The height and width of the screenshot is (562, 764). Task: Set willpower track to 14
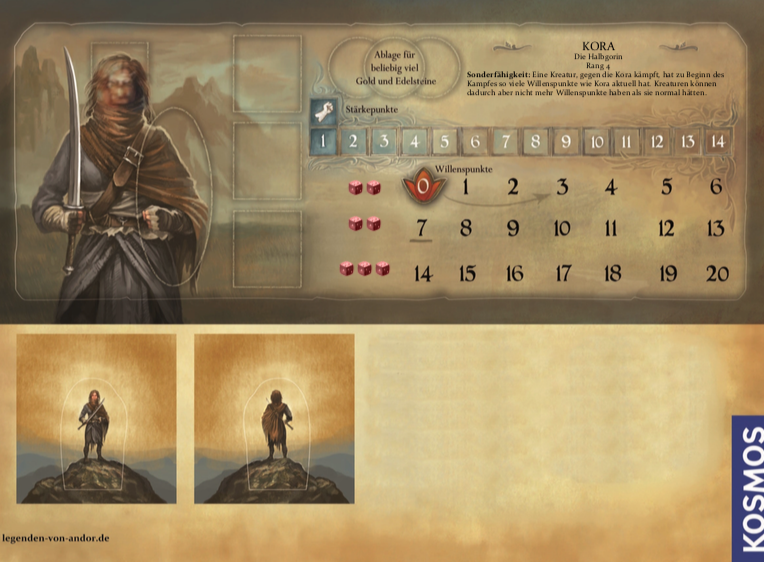tap(422, 273)
